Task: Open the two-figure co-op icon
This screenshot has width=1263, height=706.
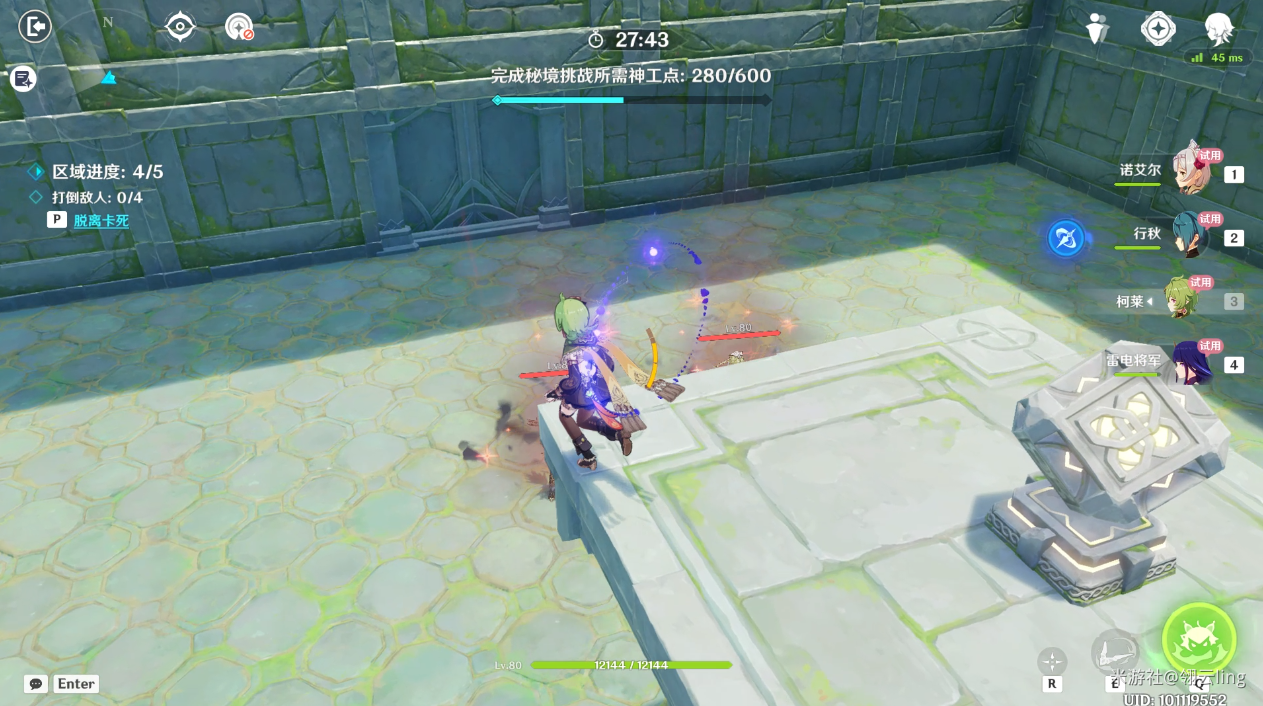Action: pos(1098,29)
